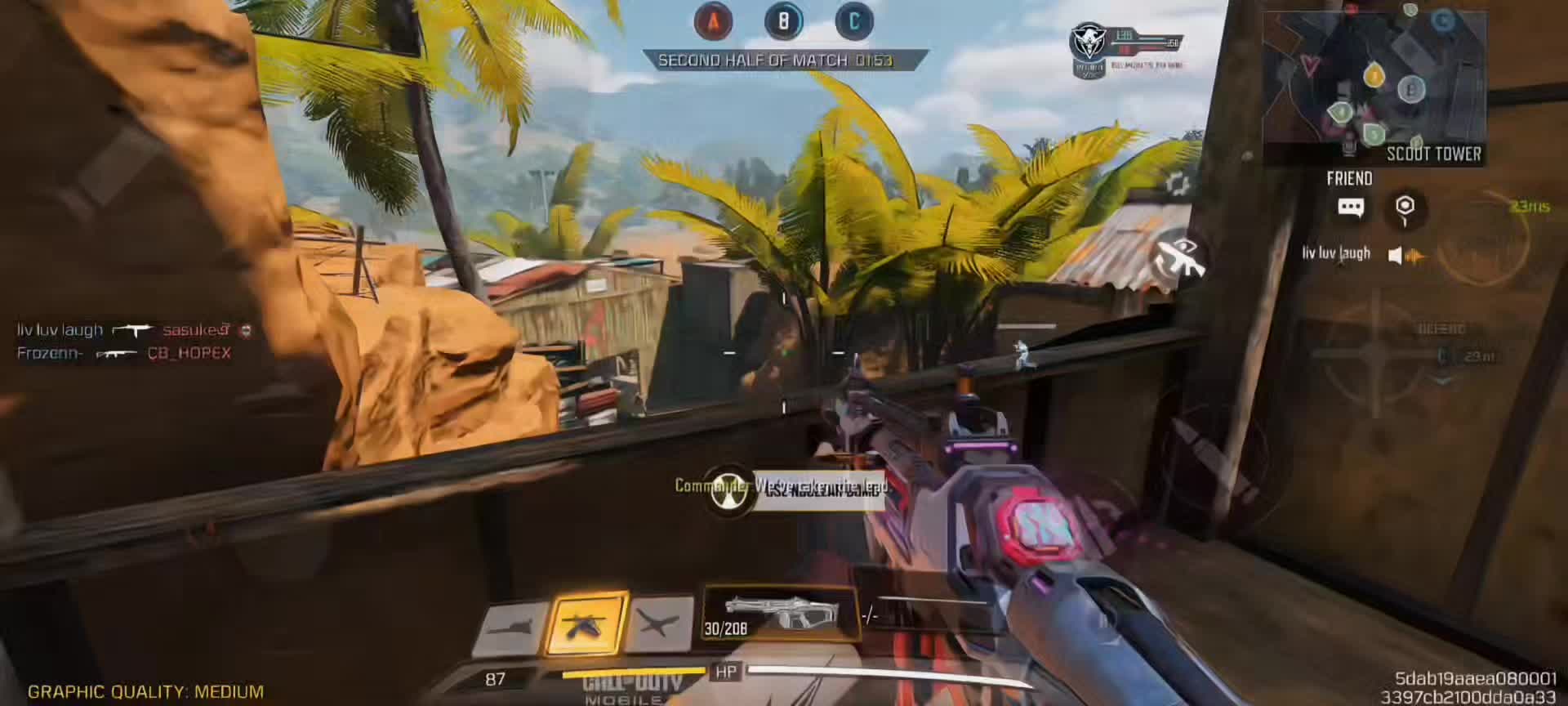Select the highlighted gold scorestreak slot

tap(587, 623)
